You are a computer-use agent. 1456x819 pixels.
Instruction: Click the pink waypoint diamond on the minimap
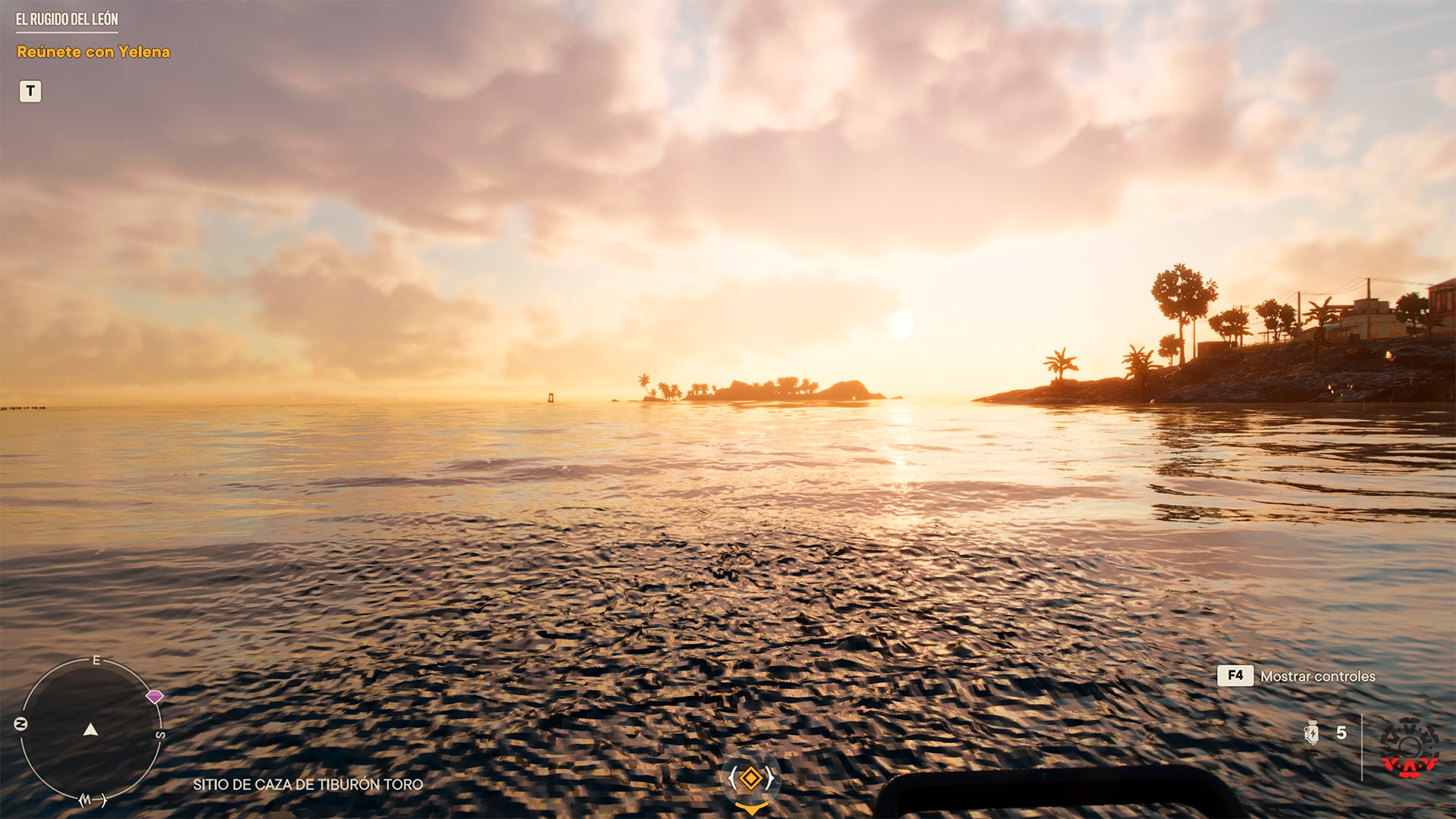click(x=157, y=696)
